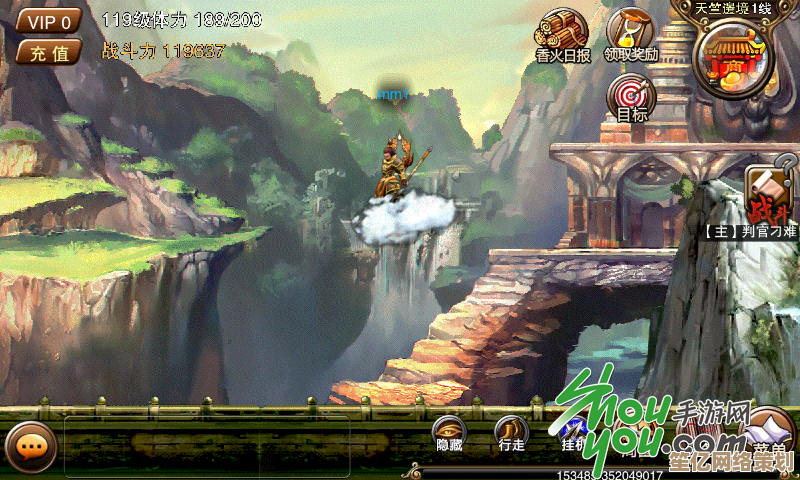The image size is (800, 480).
Task: Open the 菜单 menu book button
Action: (x=770, y=433)
